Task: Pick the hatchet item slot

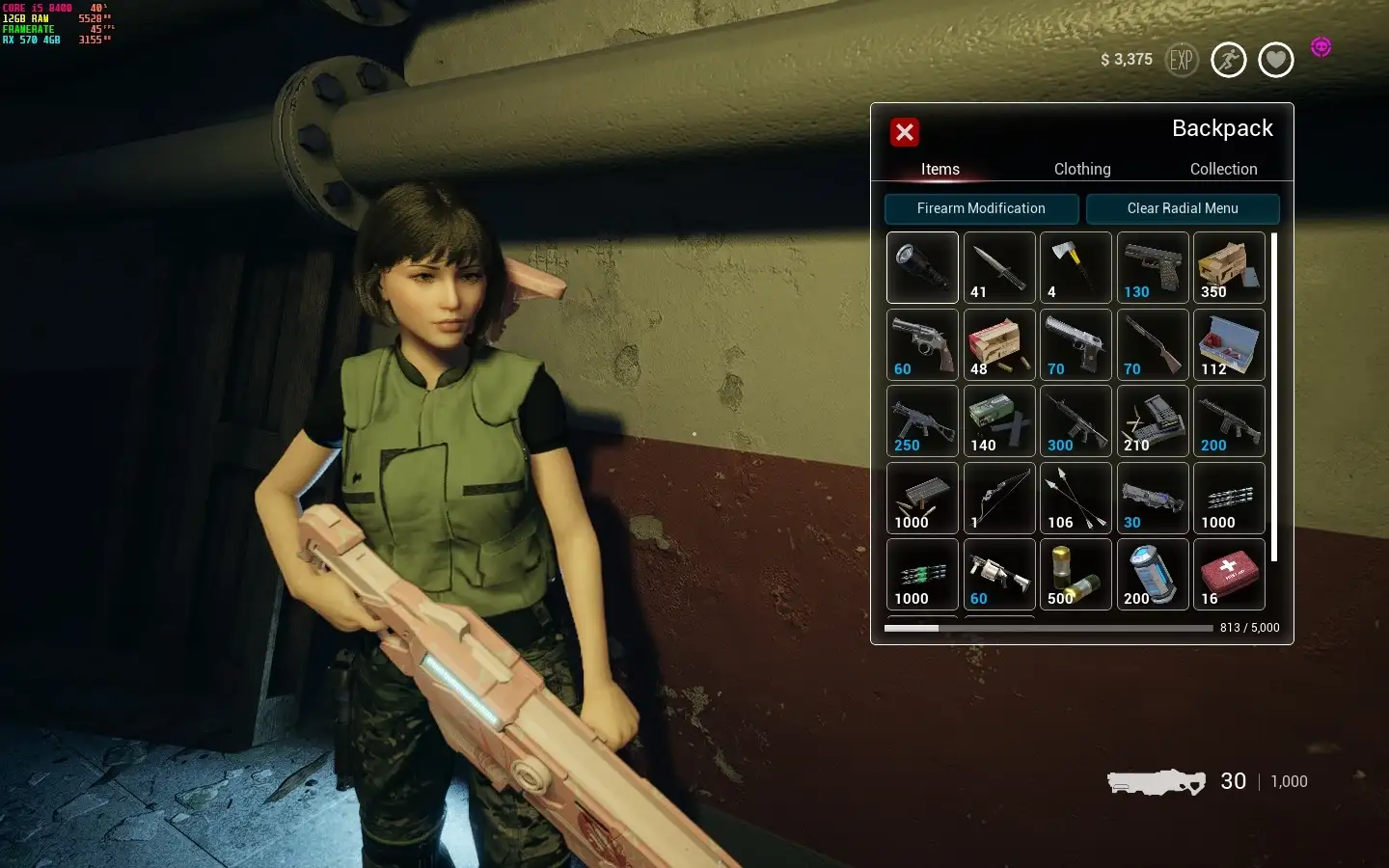Action: point(1076,267)
